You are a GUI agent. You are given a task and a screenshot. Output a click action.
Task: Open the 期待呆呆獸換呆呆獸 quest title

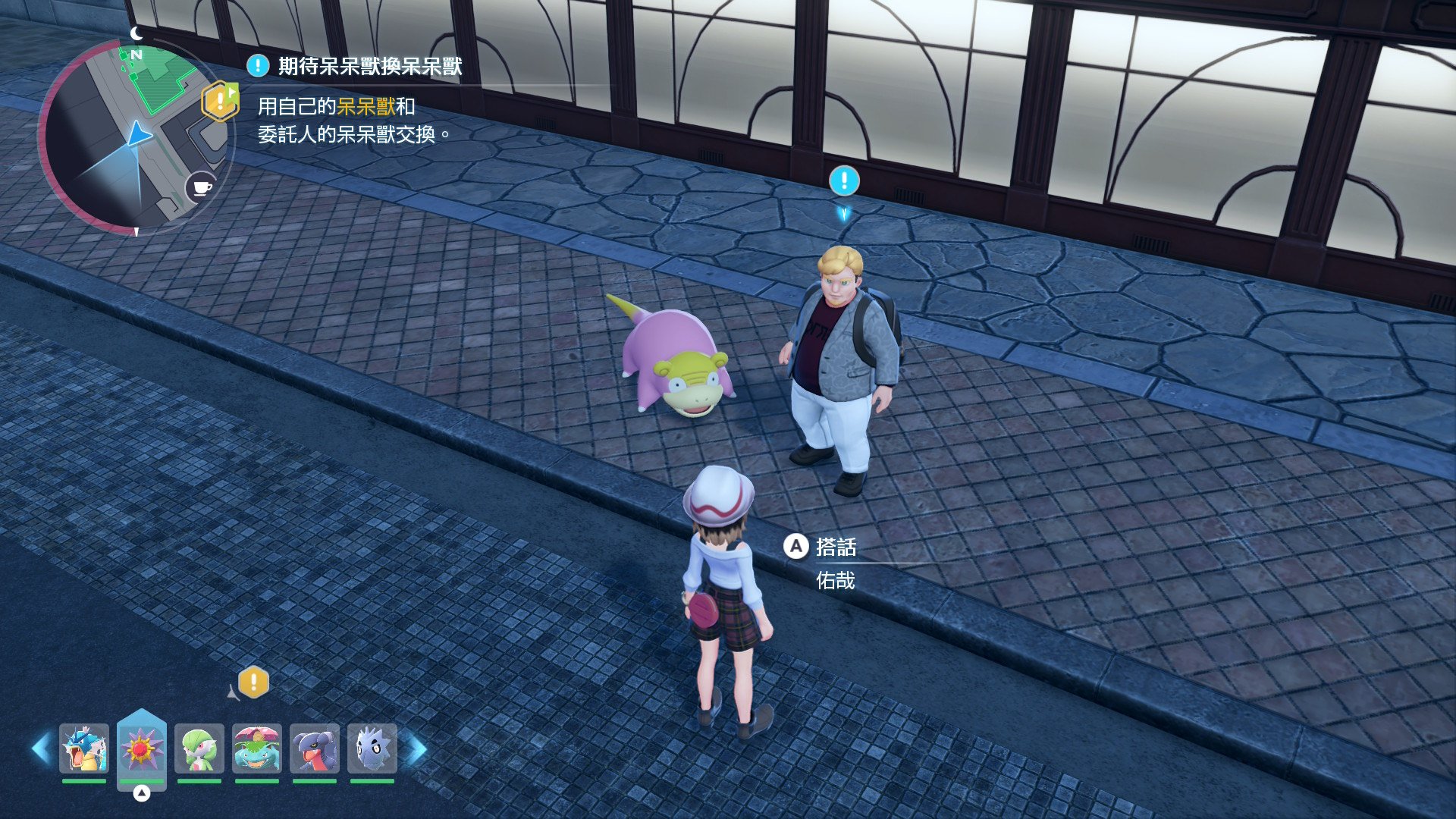[369, 67]
